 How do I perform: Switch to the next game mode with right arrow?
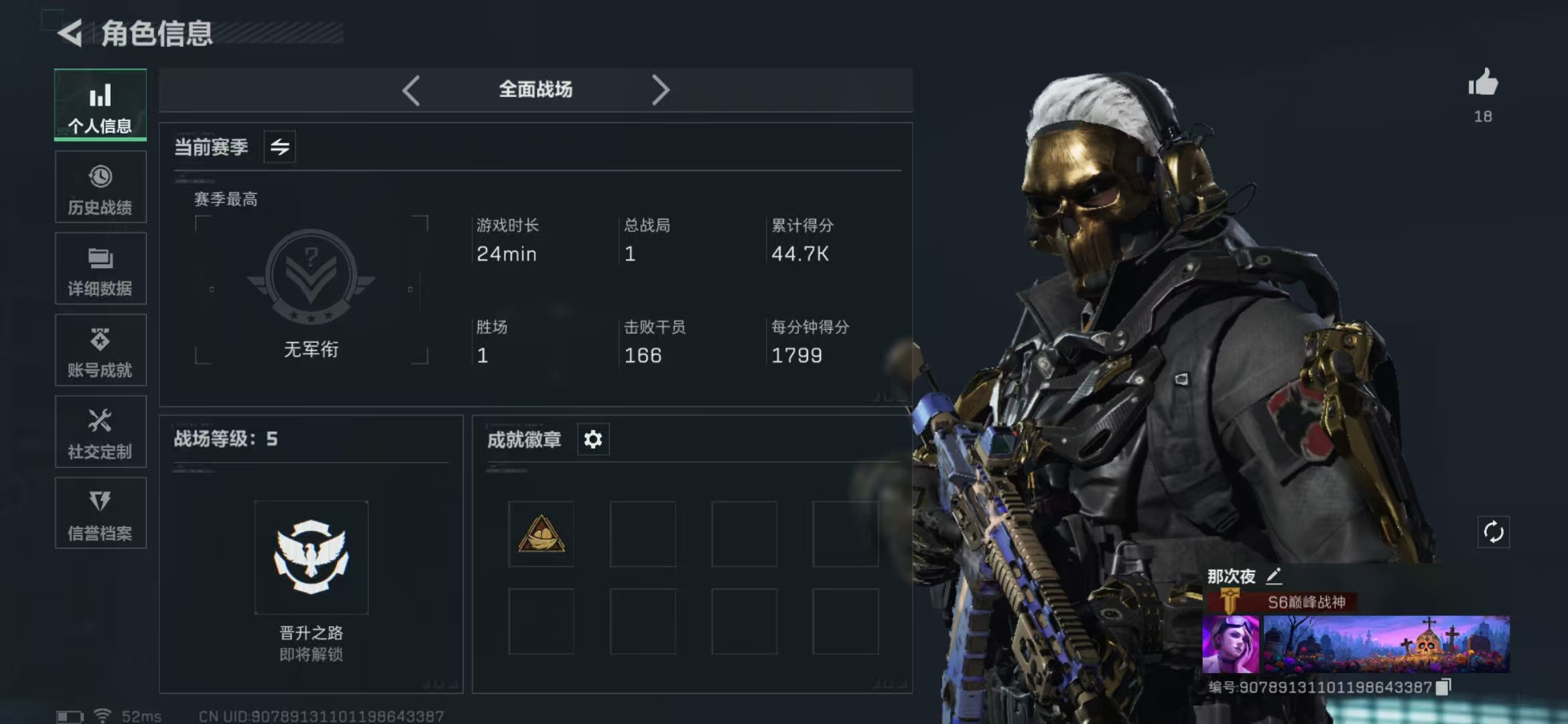point(661,90)
